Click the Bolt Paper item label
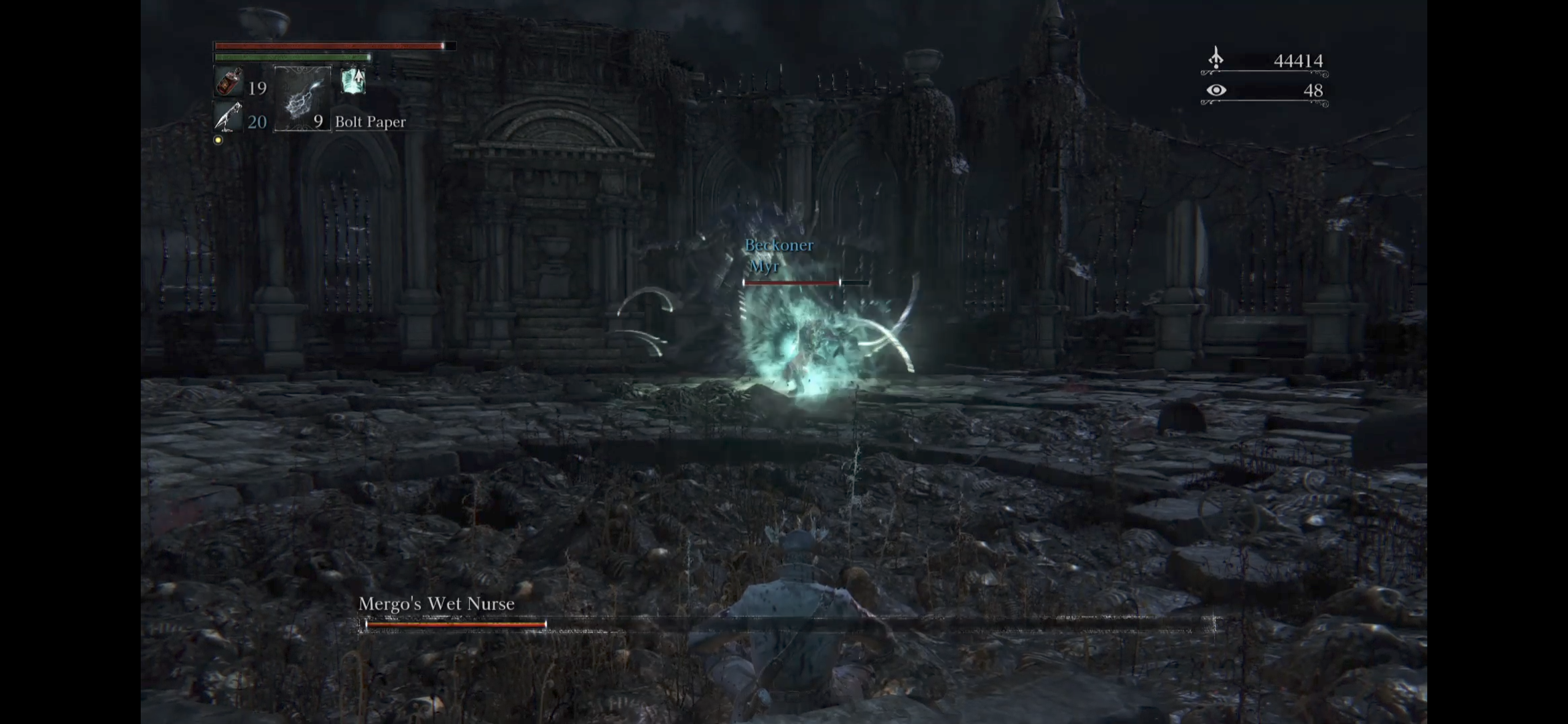Image resolution: width=1568 pixels, height=724 pixels. pos(371,122)
